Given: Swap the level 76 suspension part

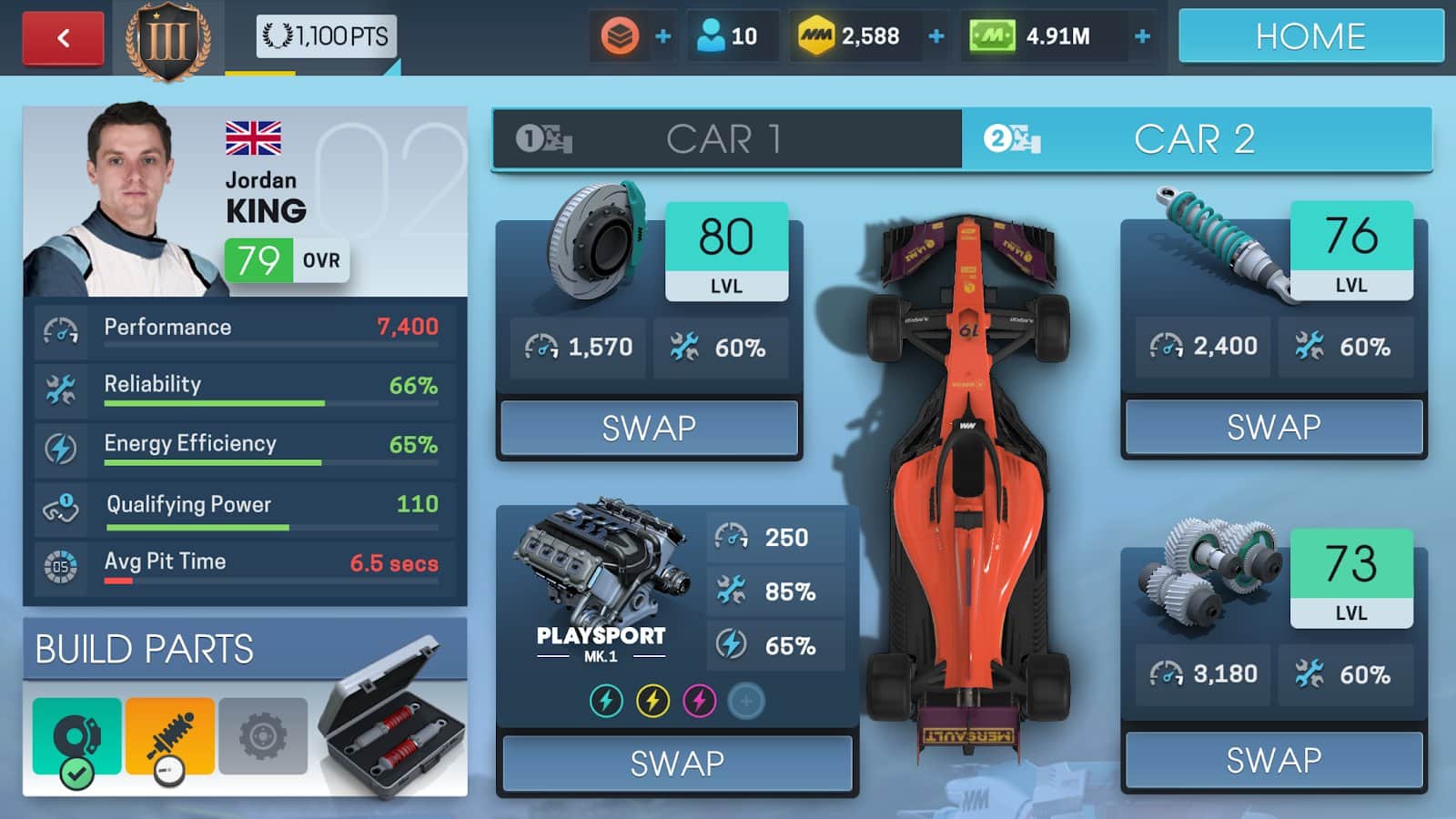Looking at the screenshot, I should click(1273, 427).
